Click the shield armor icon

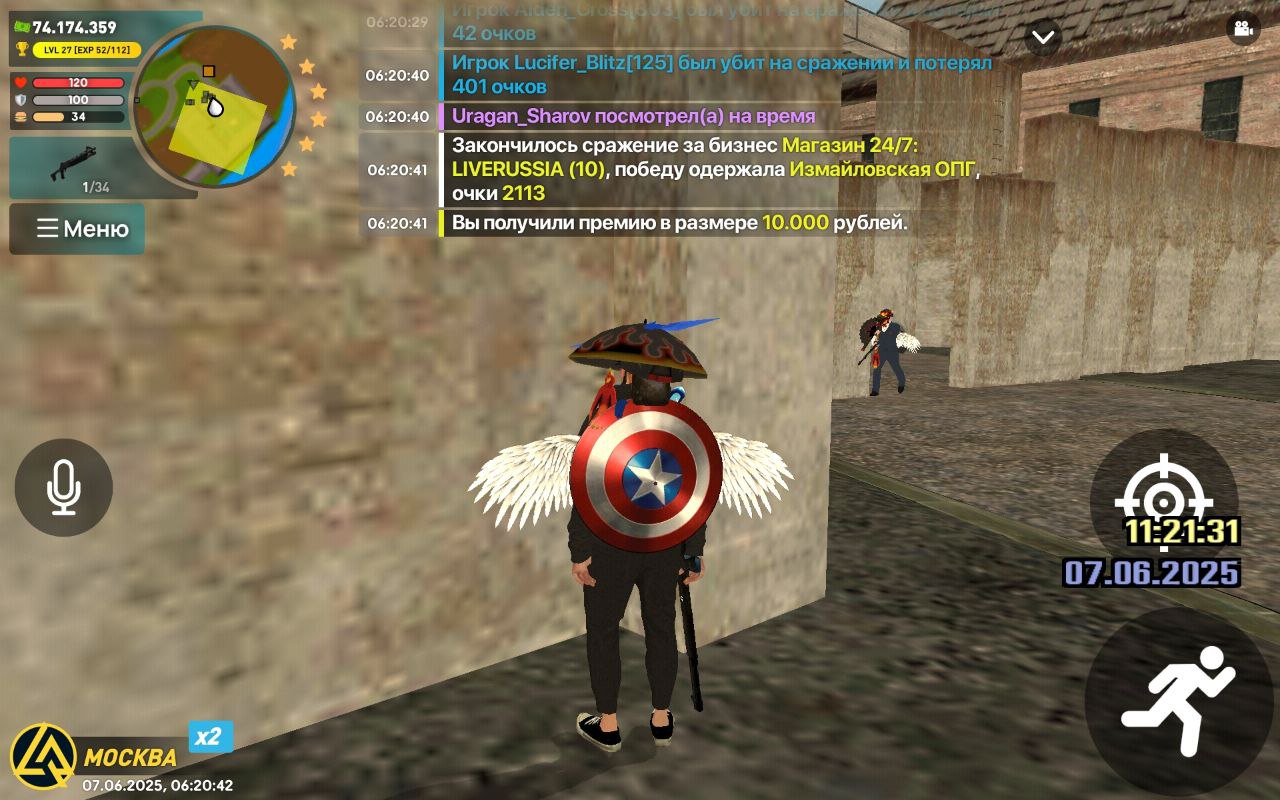pos(22,99)
